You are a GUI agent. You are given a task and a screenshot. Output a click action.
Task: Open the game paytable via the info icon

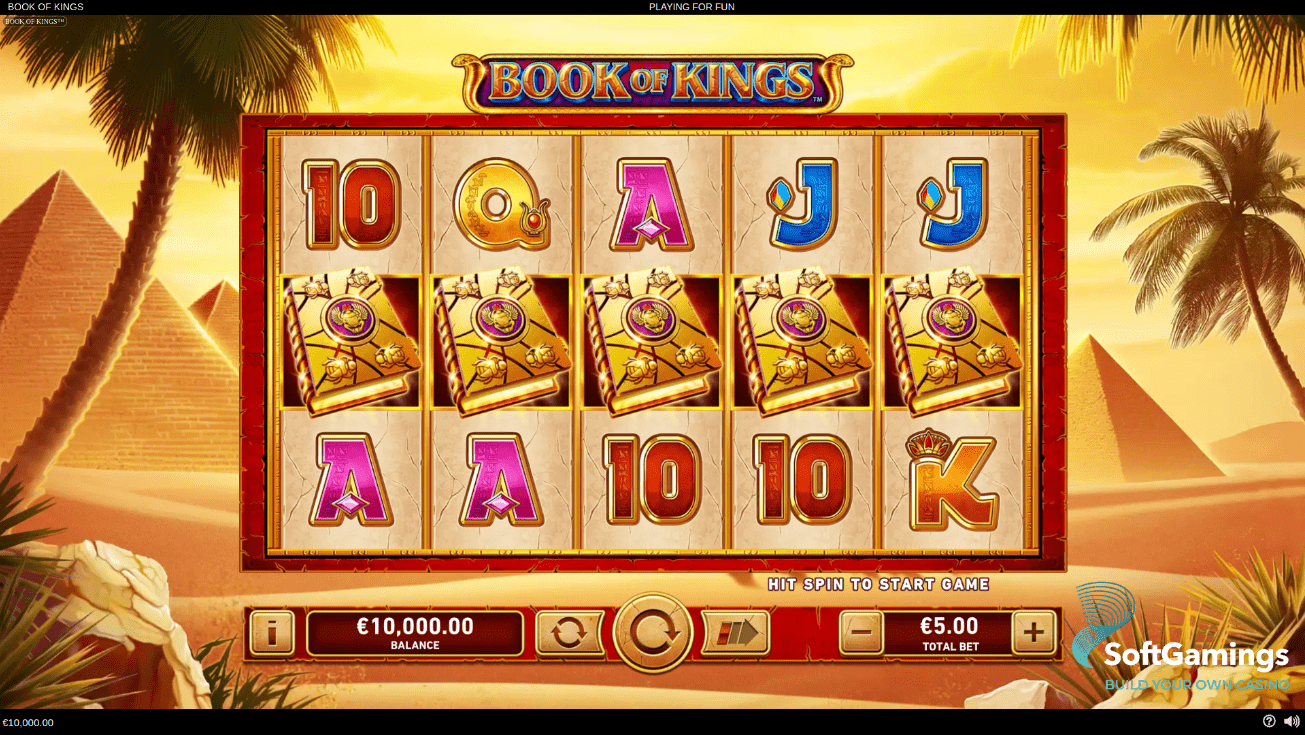271,633
